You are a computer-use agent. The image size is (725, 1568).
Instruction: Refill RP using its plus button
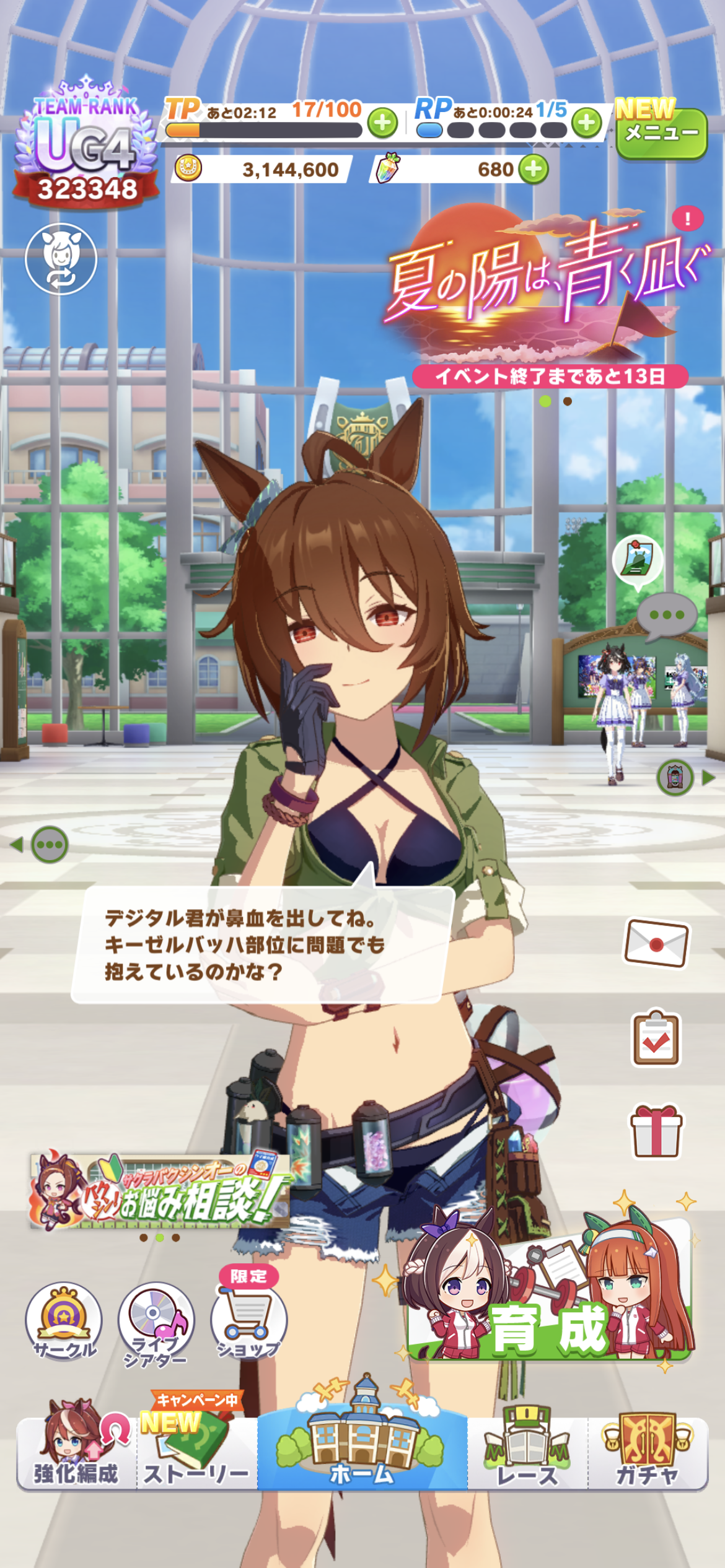point(586,123)
